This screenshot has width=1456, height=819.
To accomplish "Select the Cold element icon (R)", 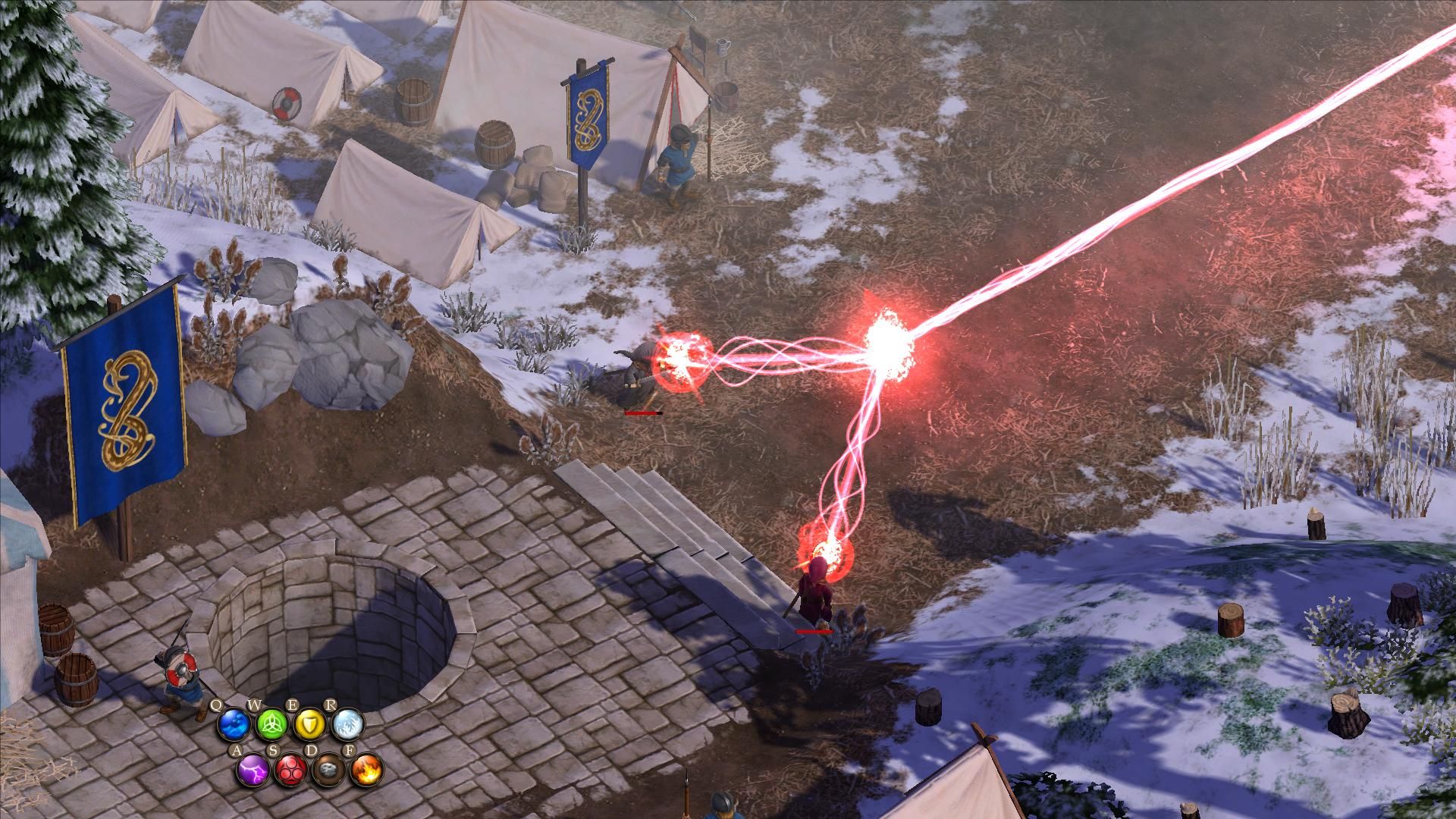I will tap(349, 724).
